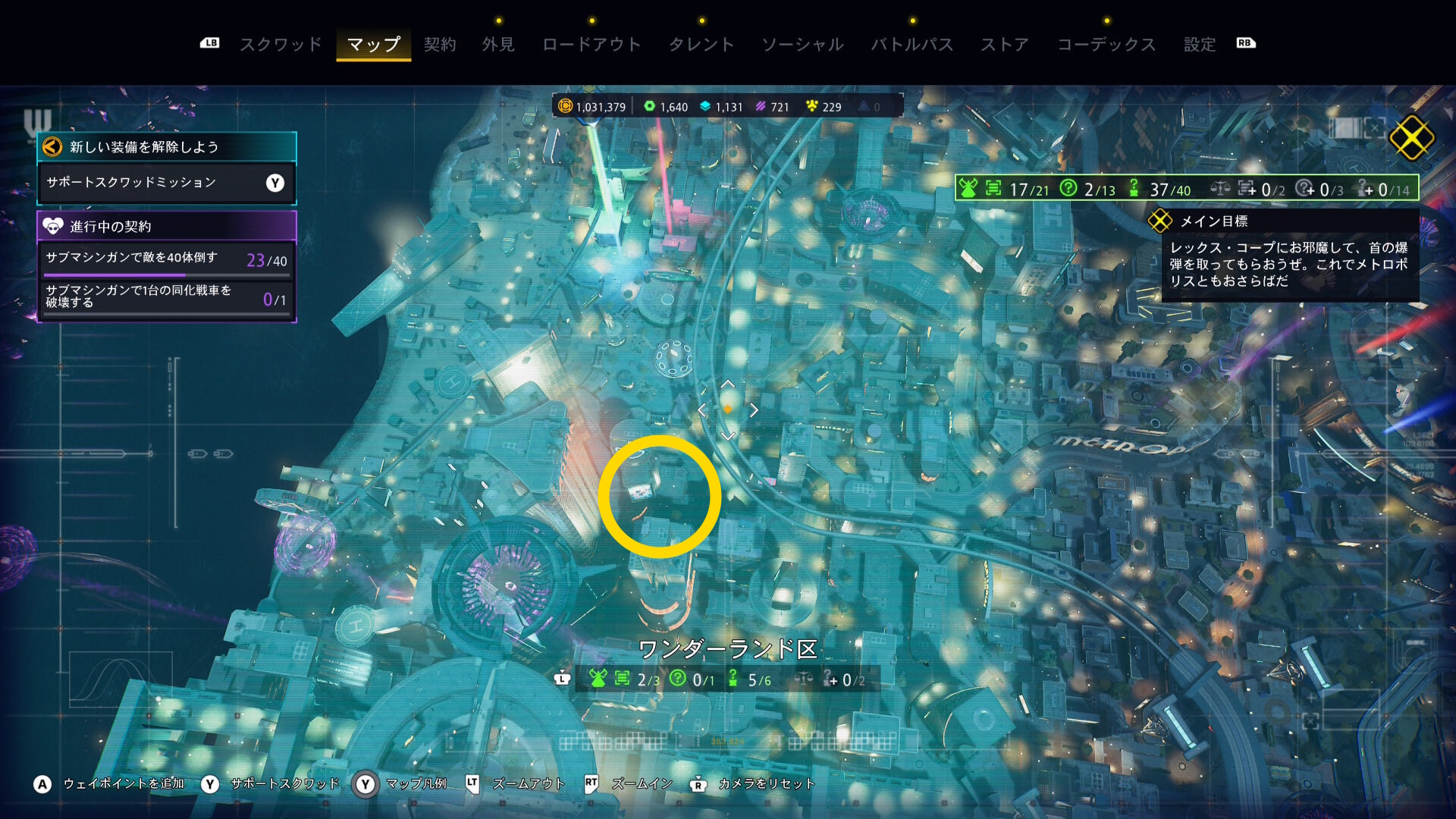The image size is (1456, 819).
Task: Open the 進行中の契約 panel header
Action: (166, 226)
